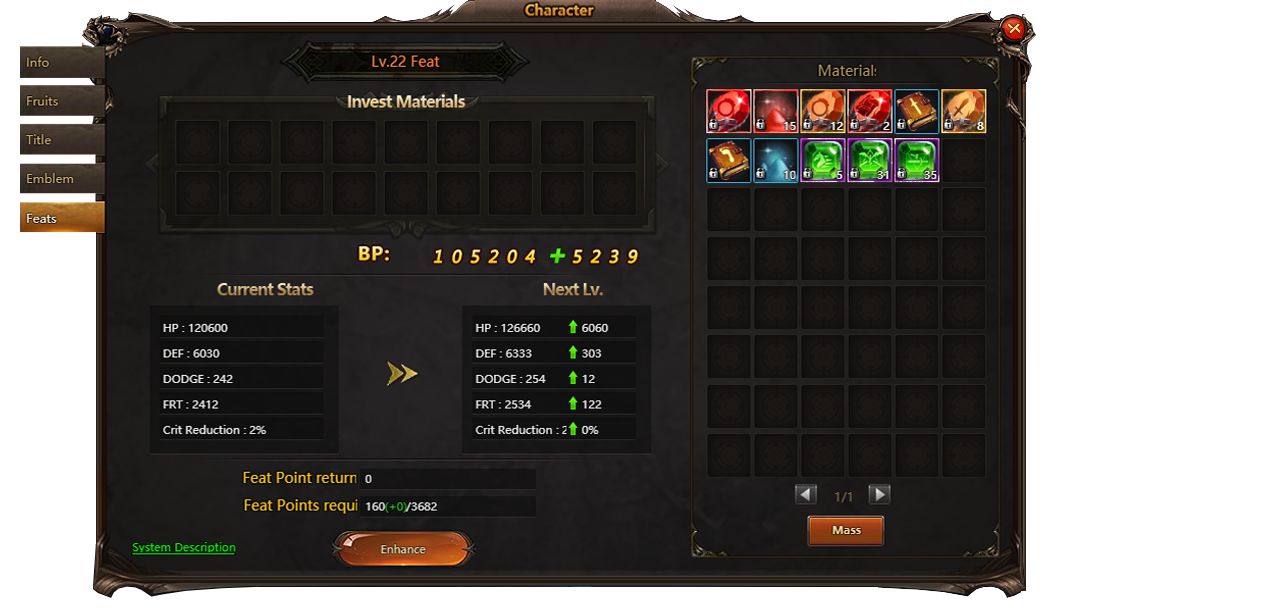The height and width of the screenshot is (612, 1280).
Task: Open the System Description link
Action: pos(184,547)
